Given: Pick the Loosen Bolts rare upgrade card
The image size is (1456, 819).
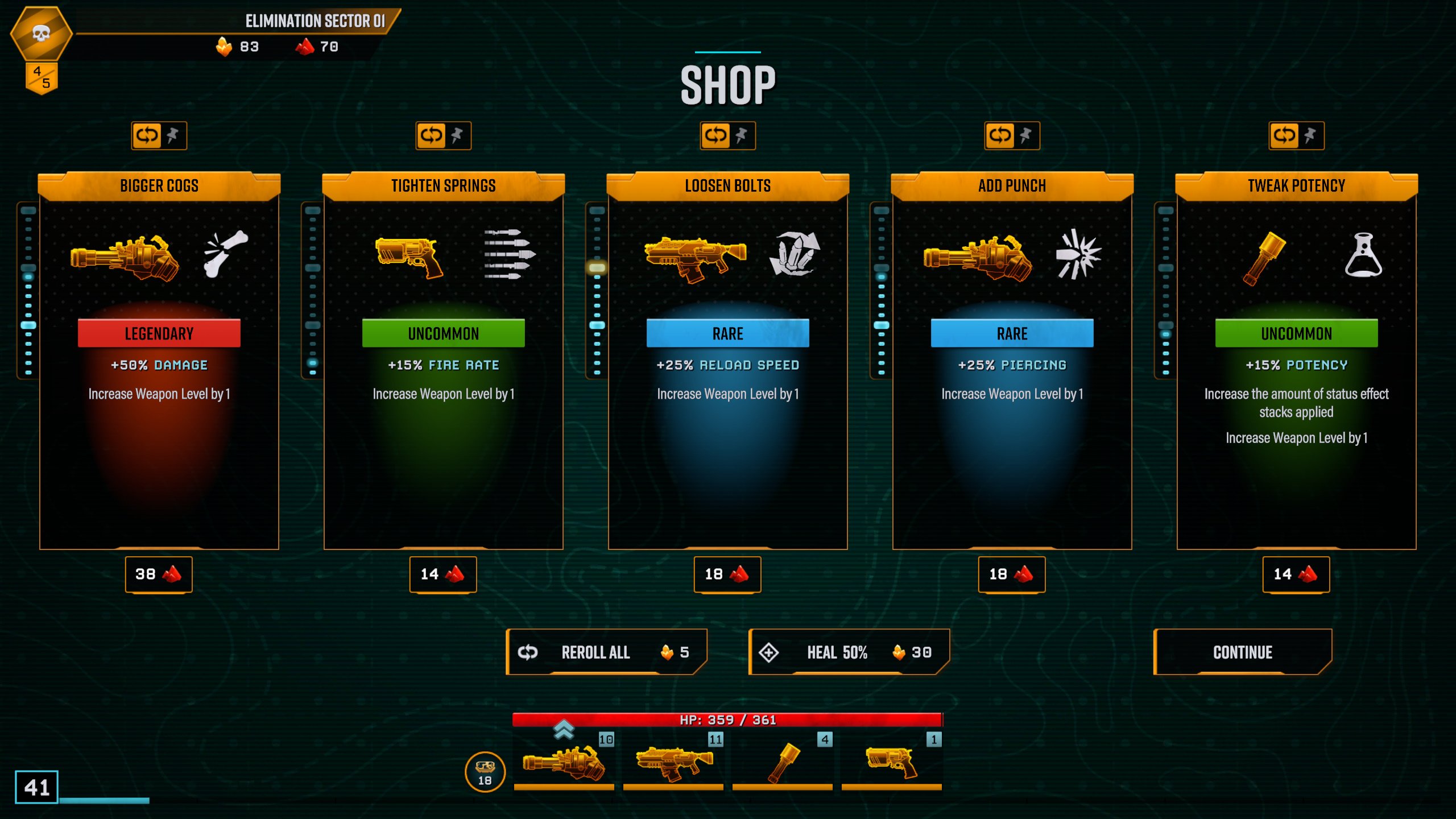Looking at the screenshot, I should (728, 364).
